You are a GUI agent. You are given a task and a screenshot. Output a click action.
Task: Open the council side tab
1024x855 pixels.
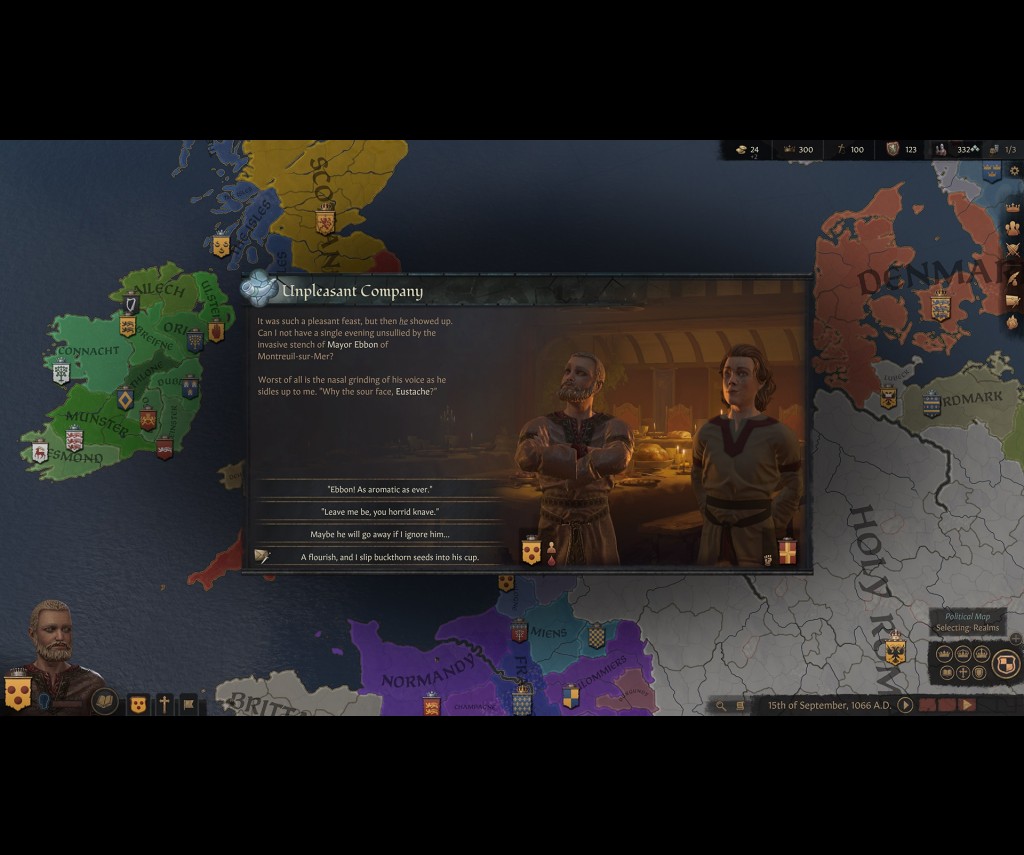coord(1013,228)
